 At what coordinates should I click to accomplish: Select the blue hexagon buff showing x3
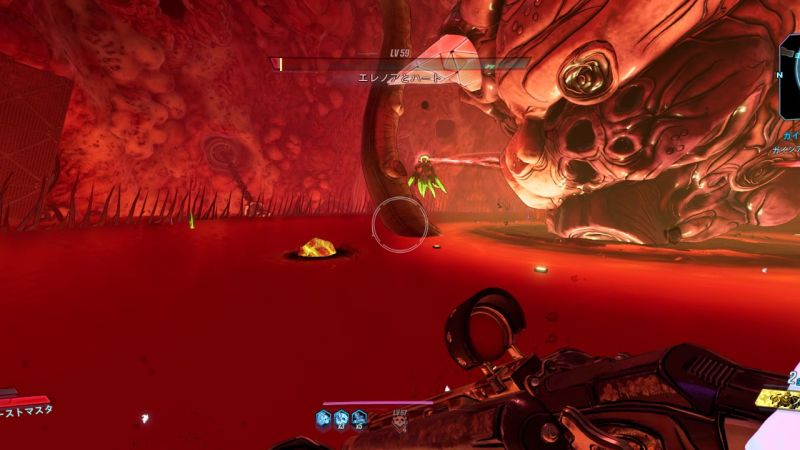[x=341, y=419]
